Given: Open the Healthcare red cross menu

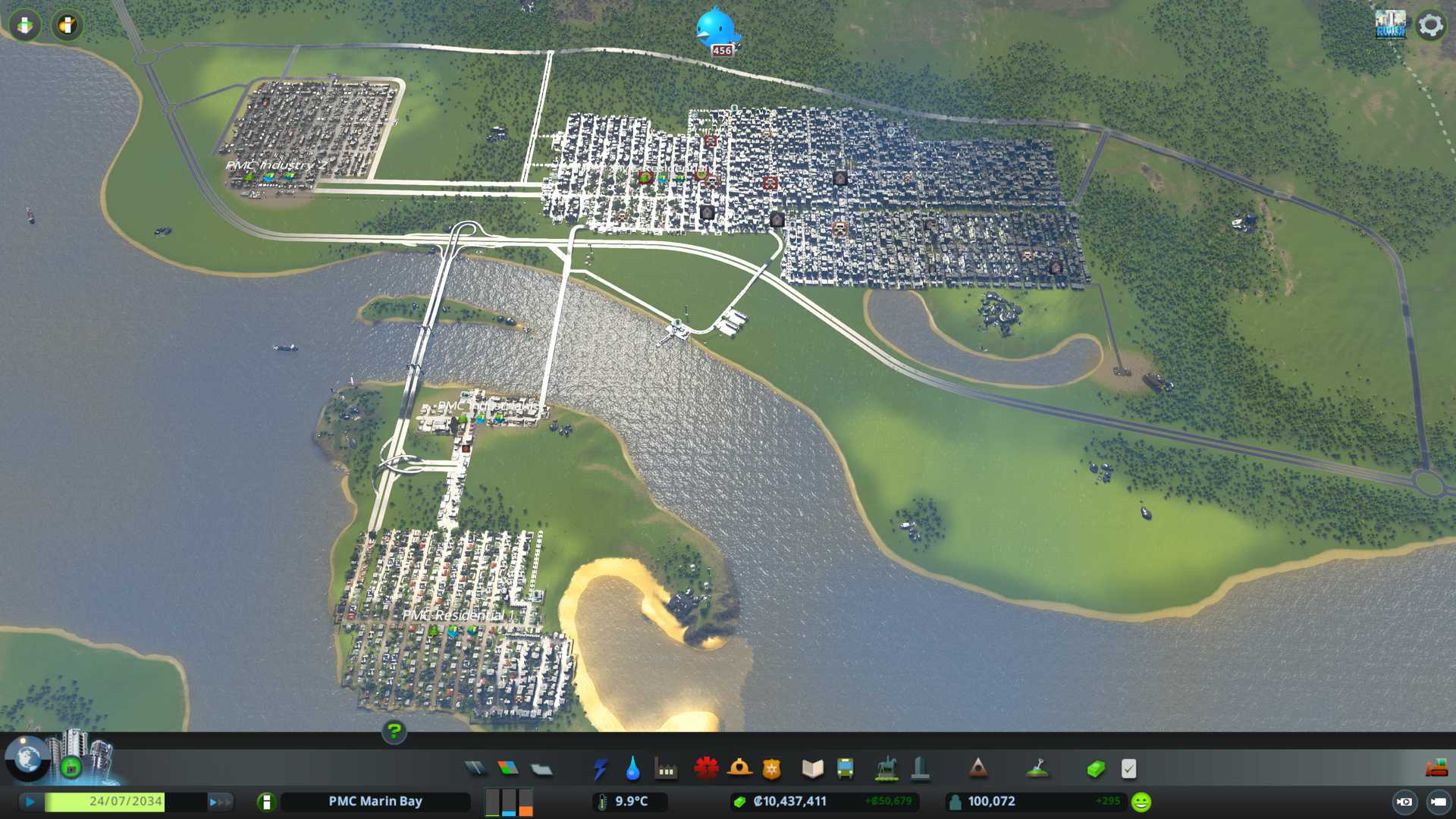Looking at the screenshot, I should click(706, 769).
